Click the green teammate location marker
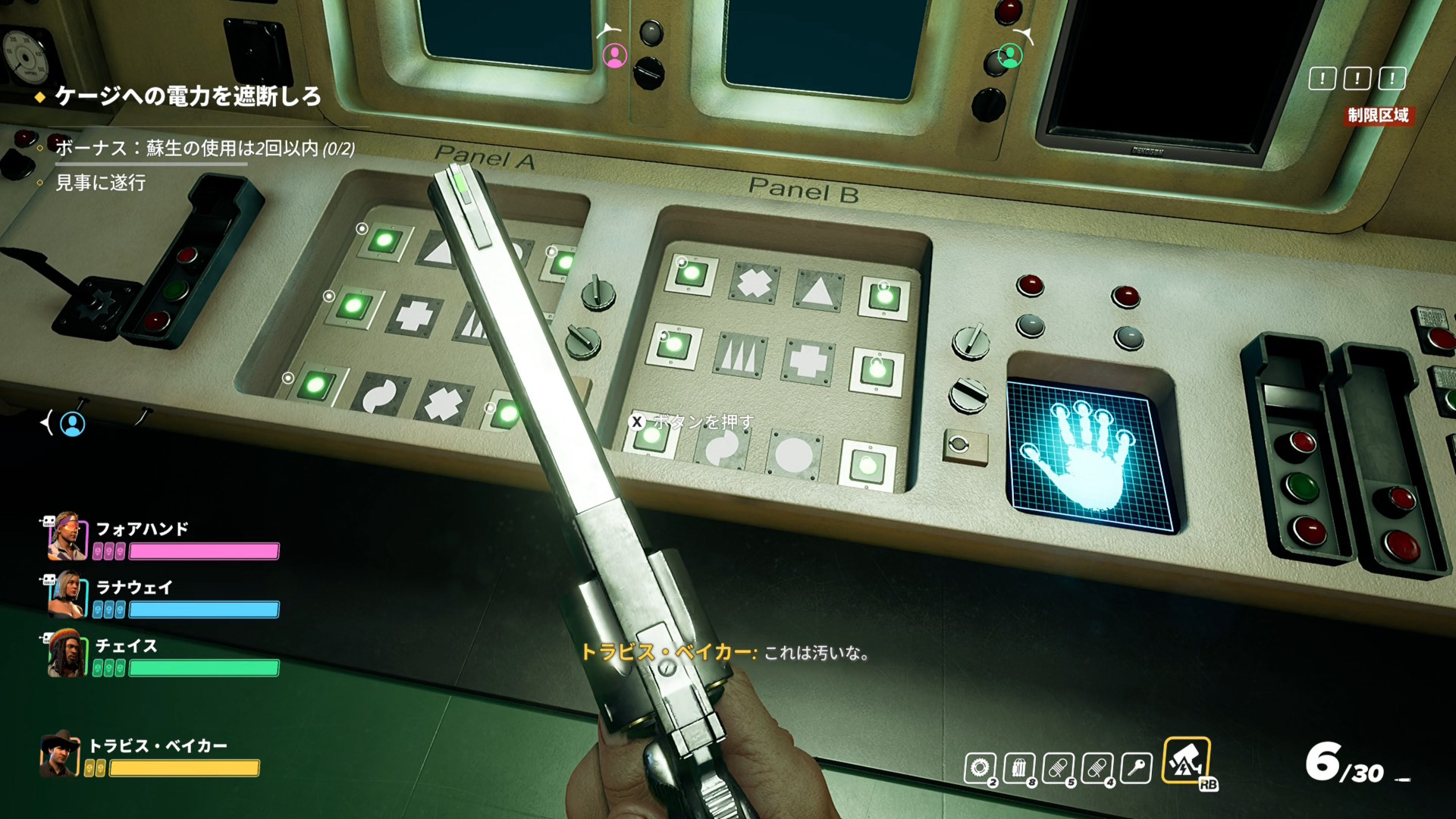The width and height of the screenshot is (1456, 819). tap(1009, 55)
